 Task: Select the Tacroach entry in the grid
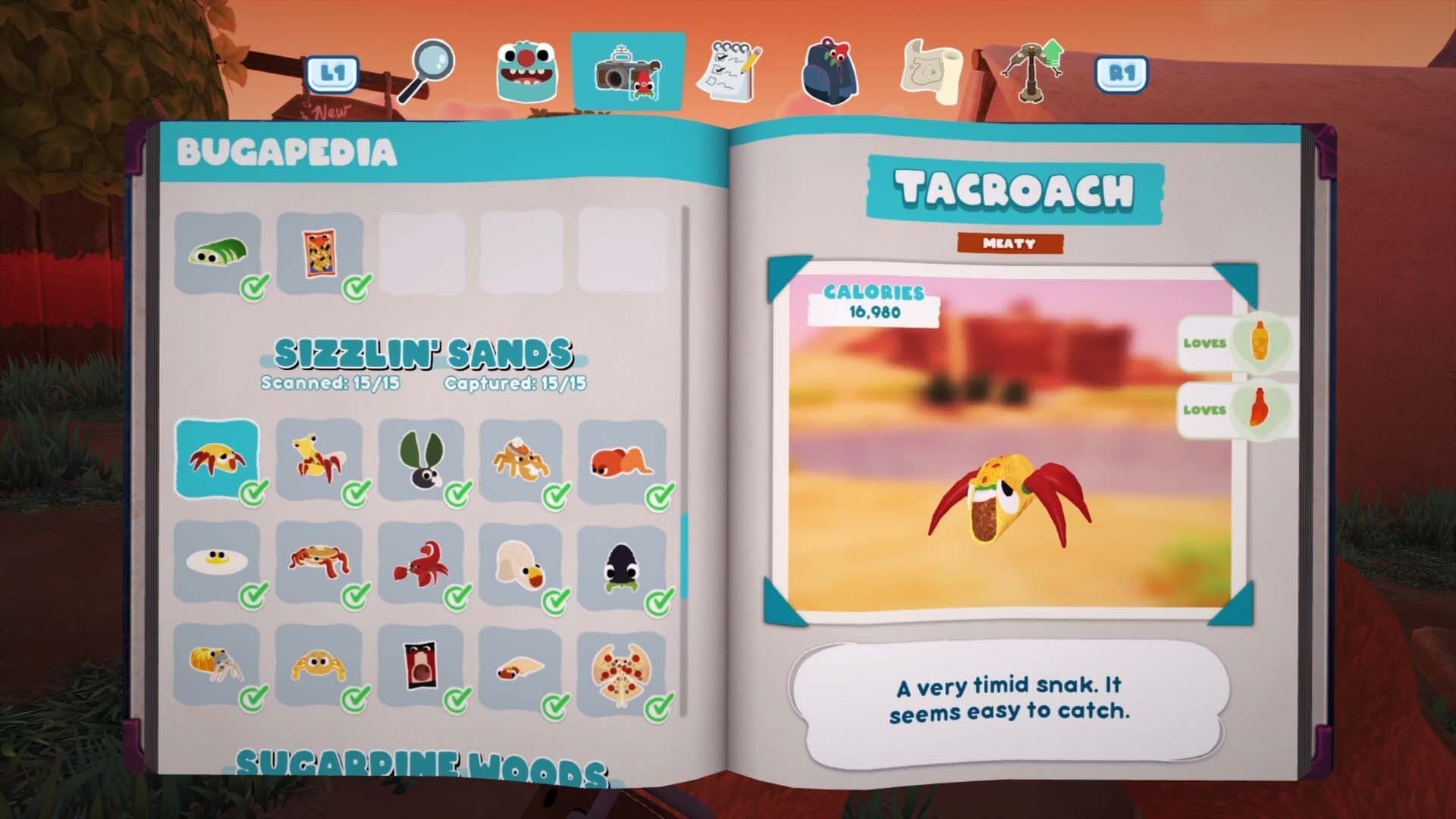[x=218, y=459]
